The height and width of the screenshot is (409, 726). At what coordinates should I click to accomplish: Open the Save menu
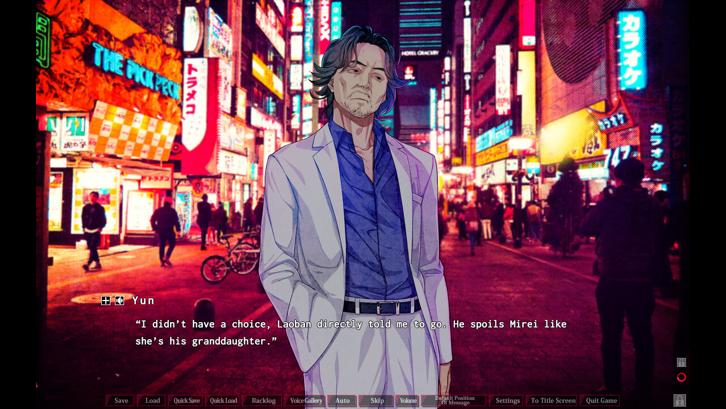coord(121,401)
